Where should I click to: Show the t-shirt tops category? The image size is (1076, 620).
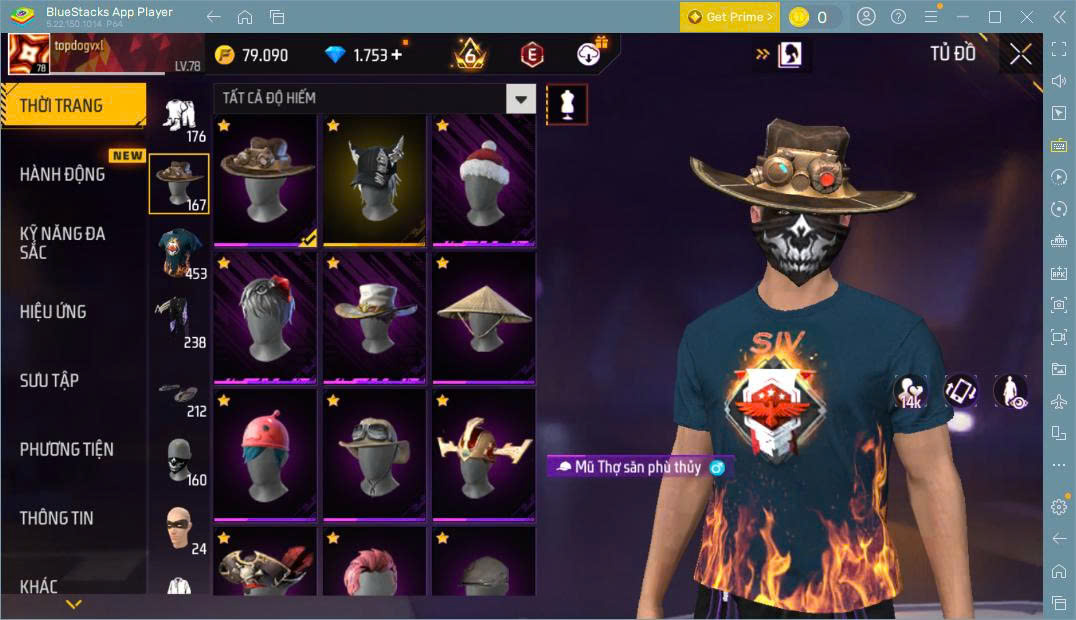pos(180,254)
